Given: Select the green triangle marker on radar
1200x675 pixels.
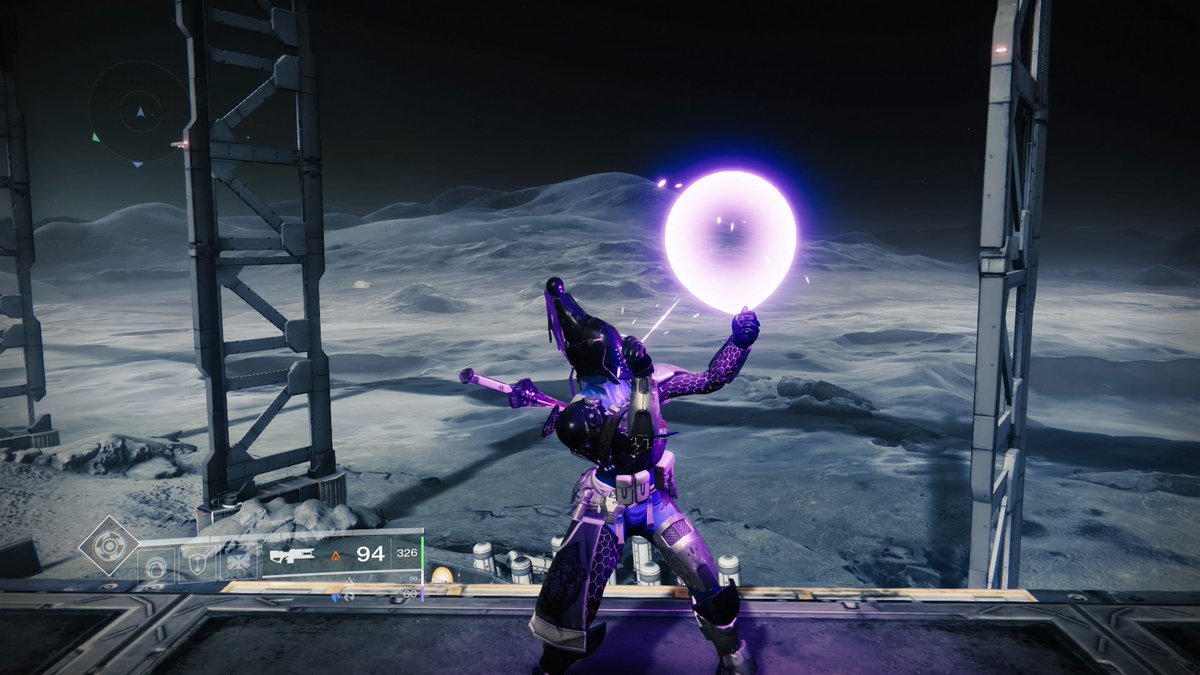Looking at the screenshot, I should [x=96, y=137].
